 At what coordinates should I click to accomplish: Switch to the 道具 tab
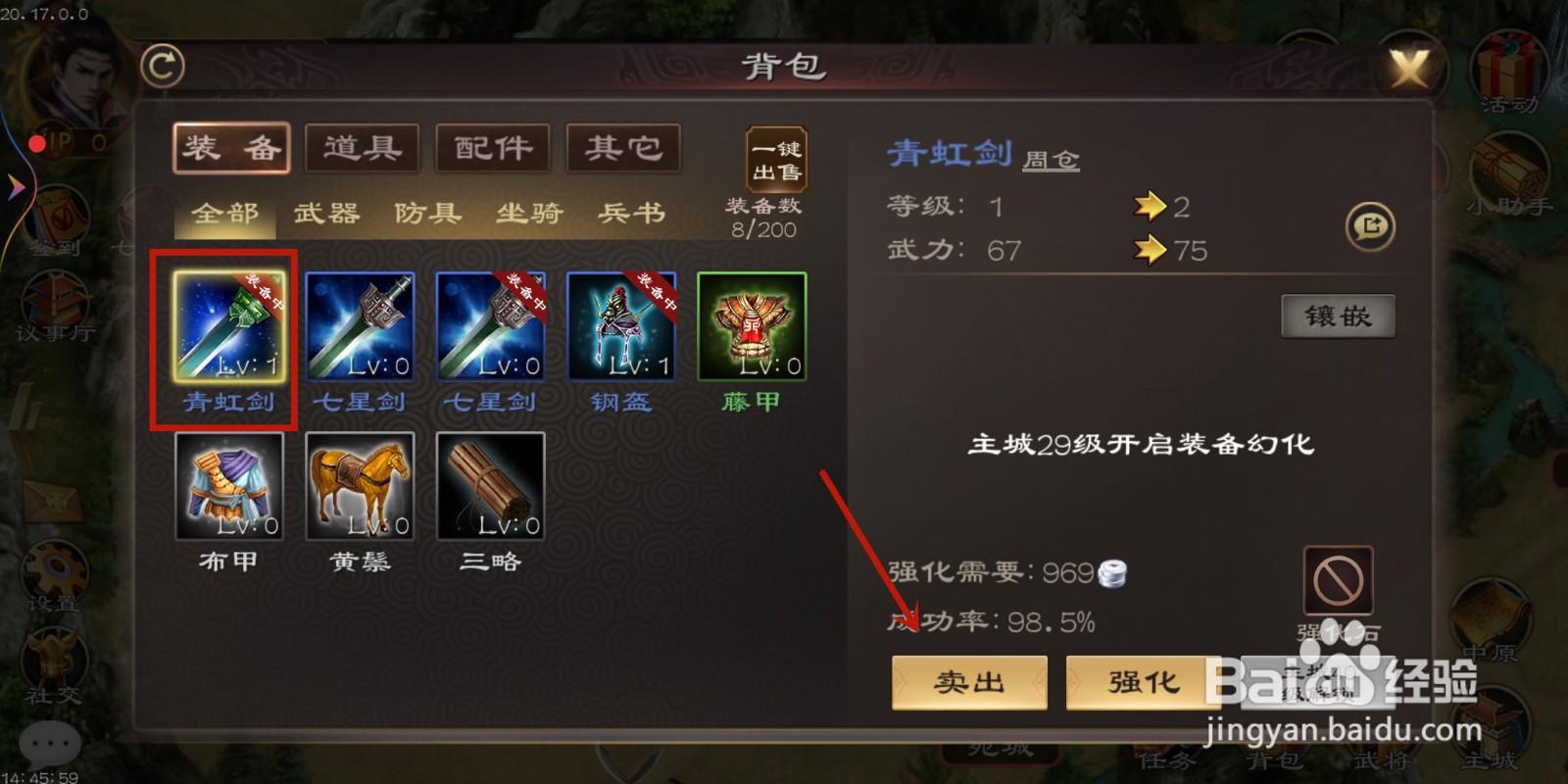click(x=362, y=147)
